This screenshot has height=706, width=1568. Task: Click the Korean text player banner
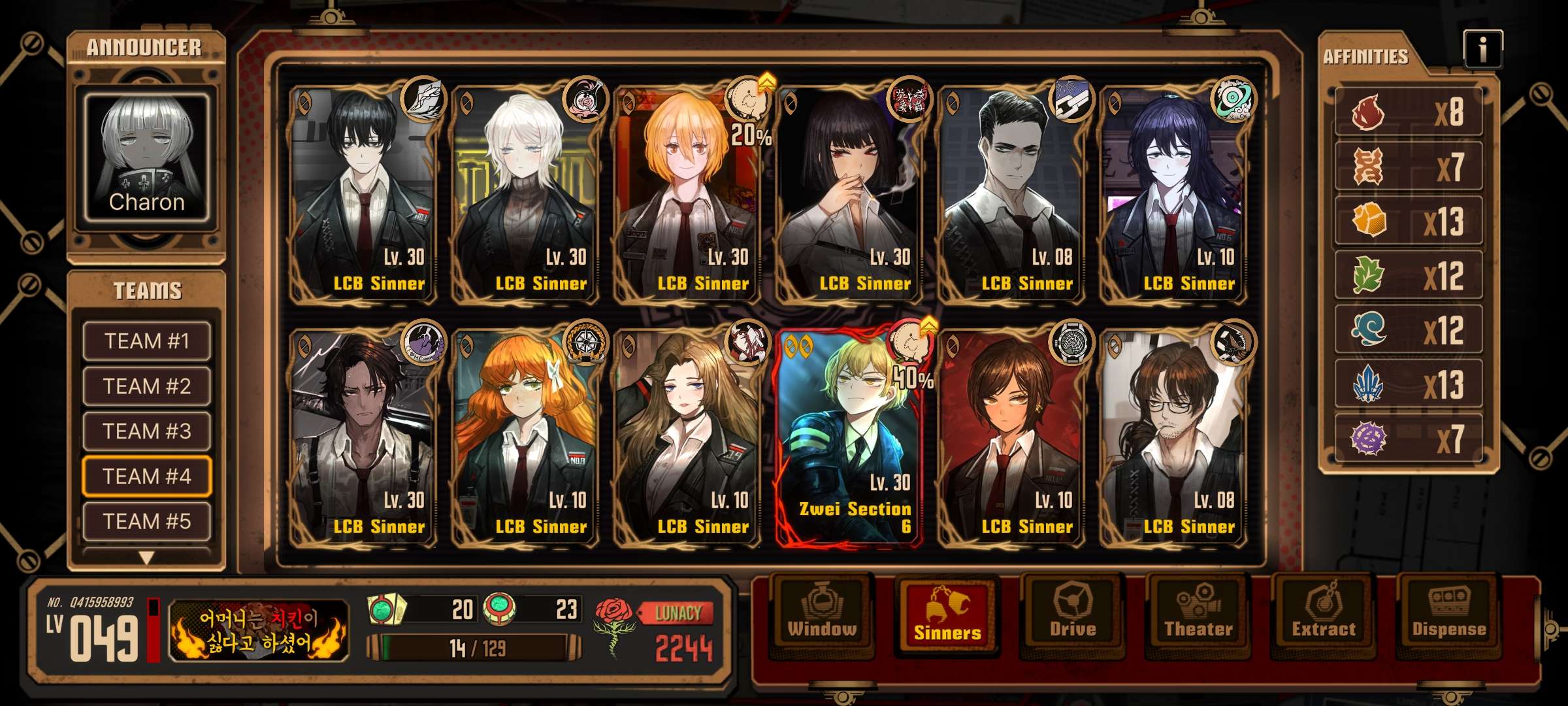(259, 631)
